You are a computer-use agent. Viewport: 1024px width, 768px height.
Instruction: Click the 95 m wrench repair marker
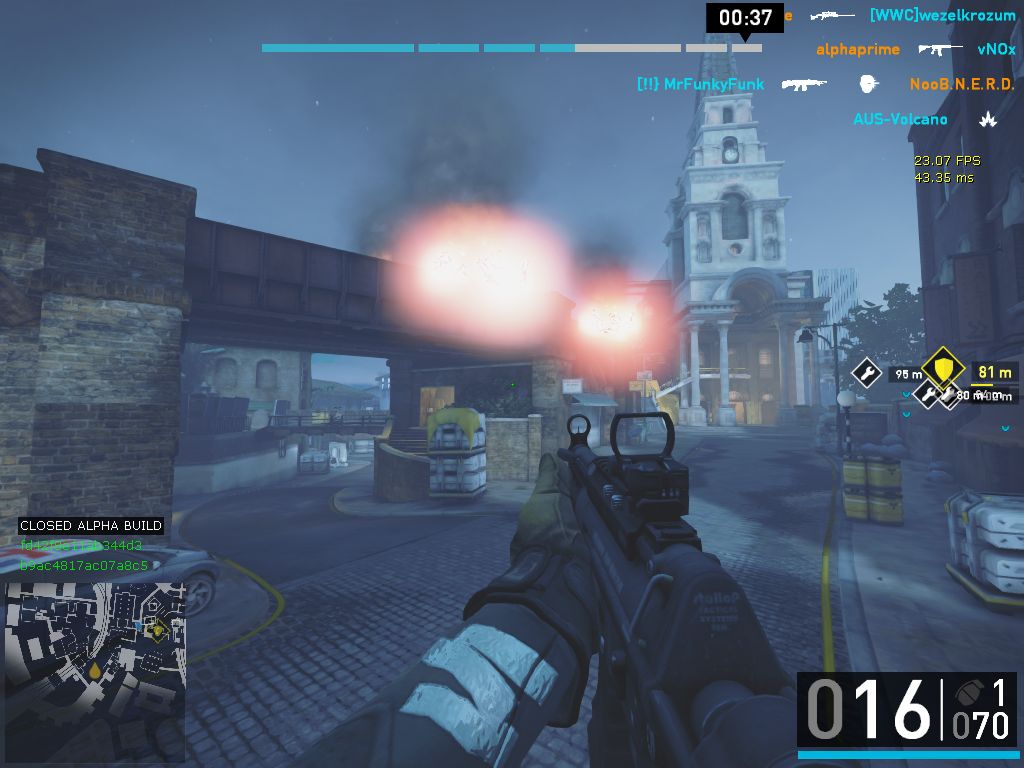coord(866,374)
